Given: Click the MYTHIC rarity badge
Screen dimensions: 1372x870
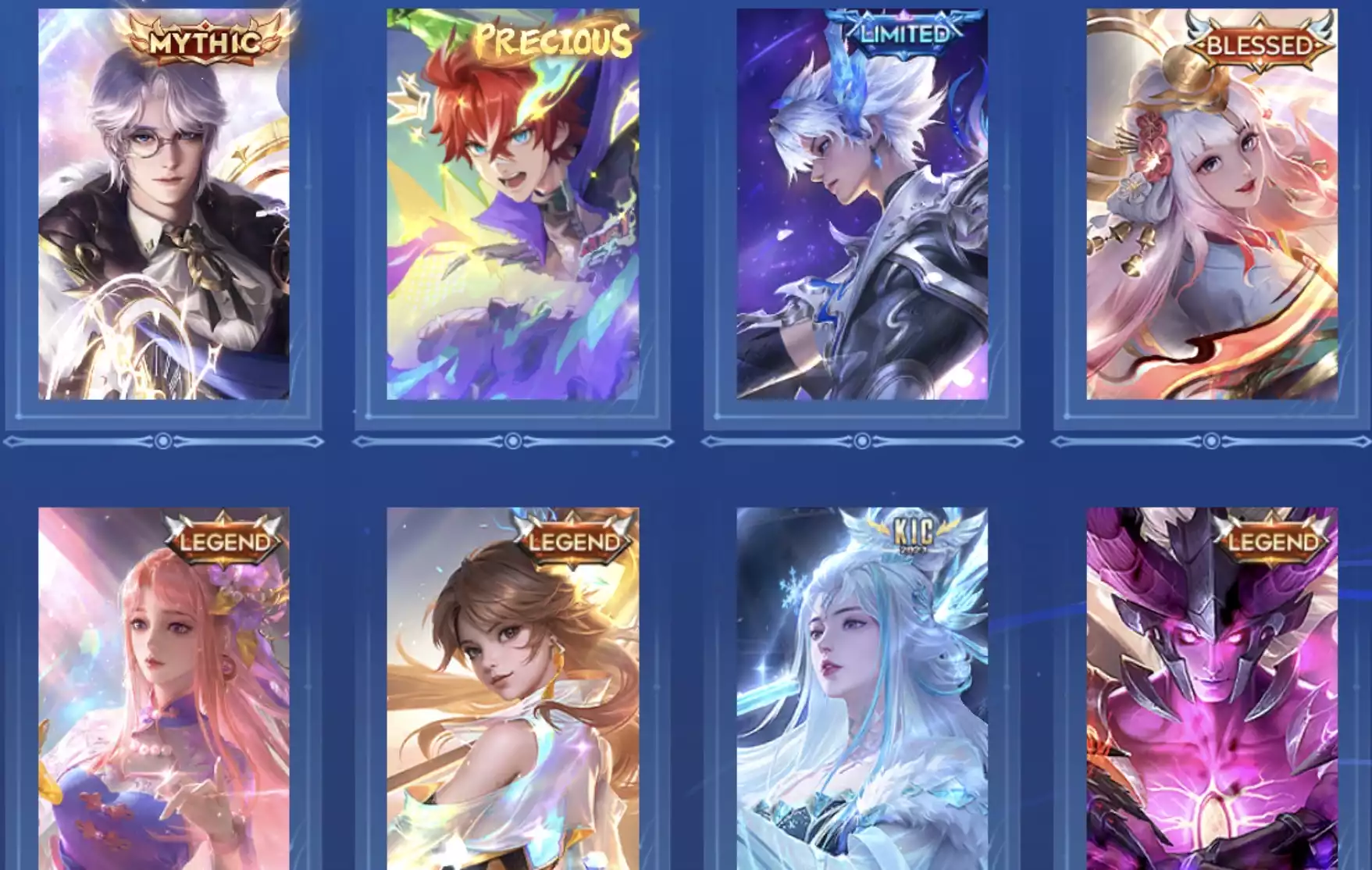Looking at the screenshot, I should point(204,38).
